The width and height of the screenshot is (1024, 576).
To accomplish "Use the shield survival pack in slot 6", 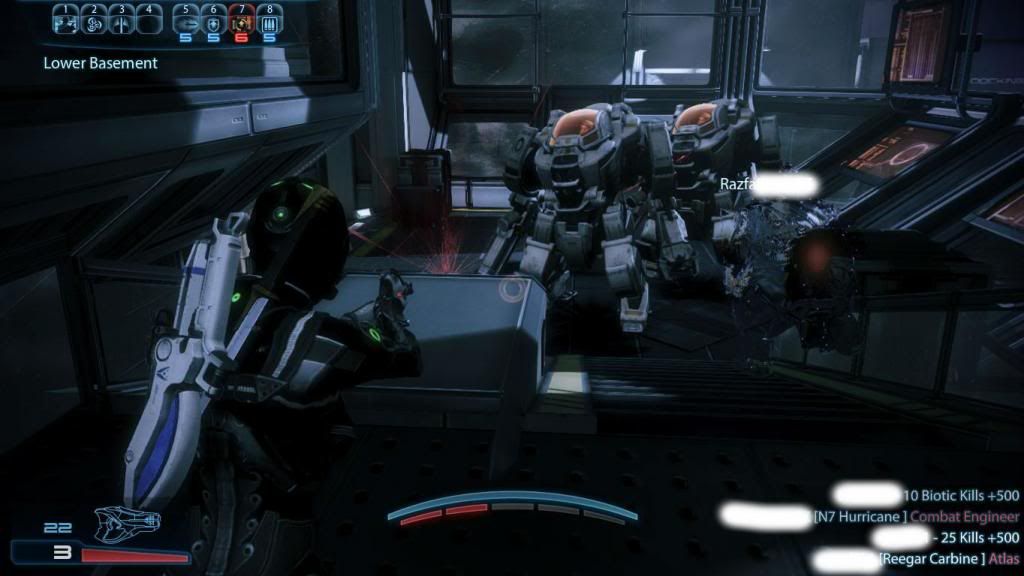I will (213, 21).
